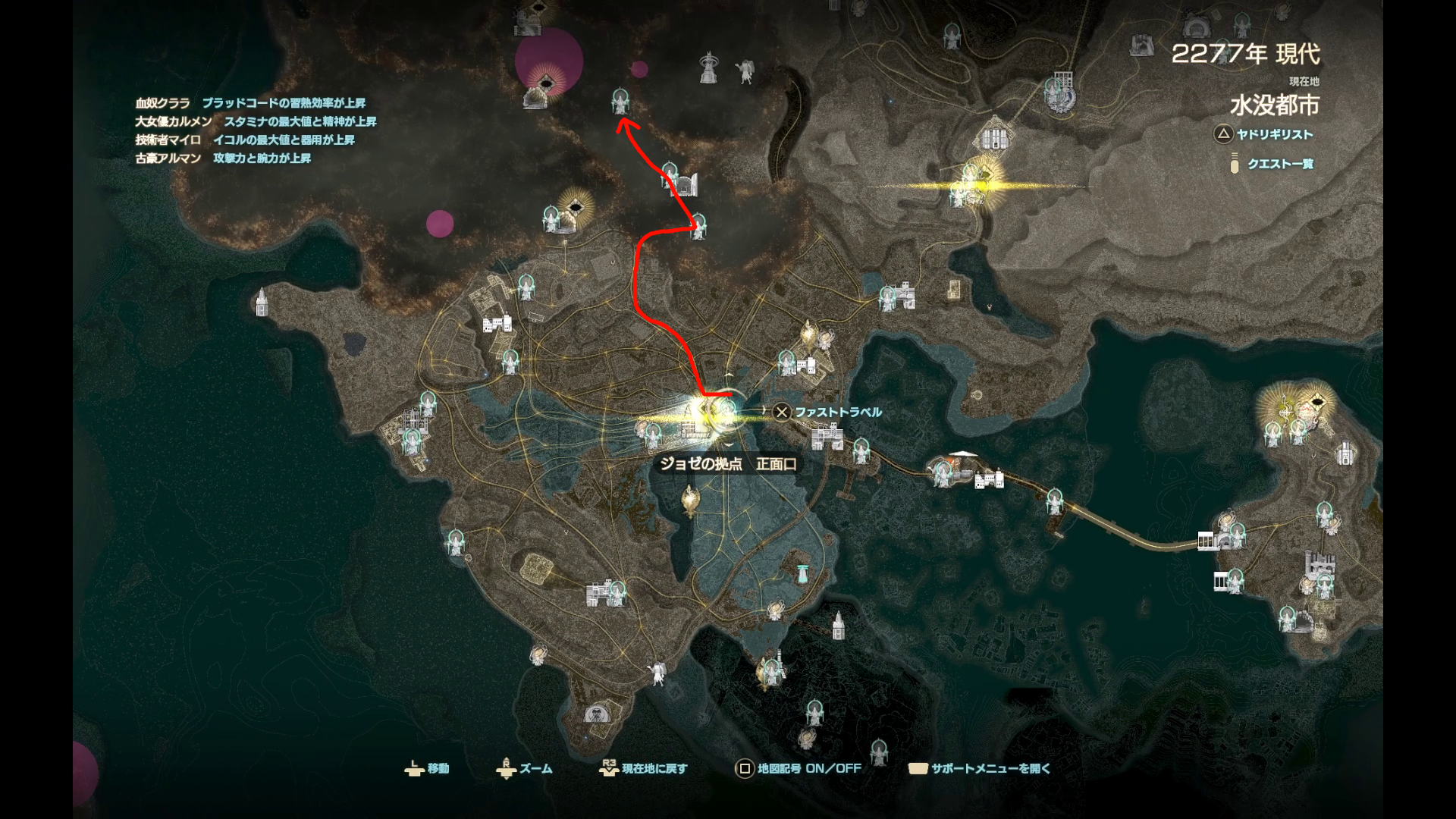Click the largest pink circle zone marker
The width and height of the screenshot is (1456, 819).
tap(548, 61)
